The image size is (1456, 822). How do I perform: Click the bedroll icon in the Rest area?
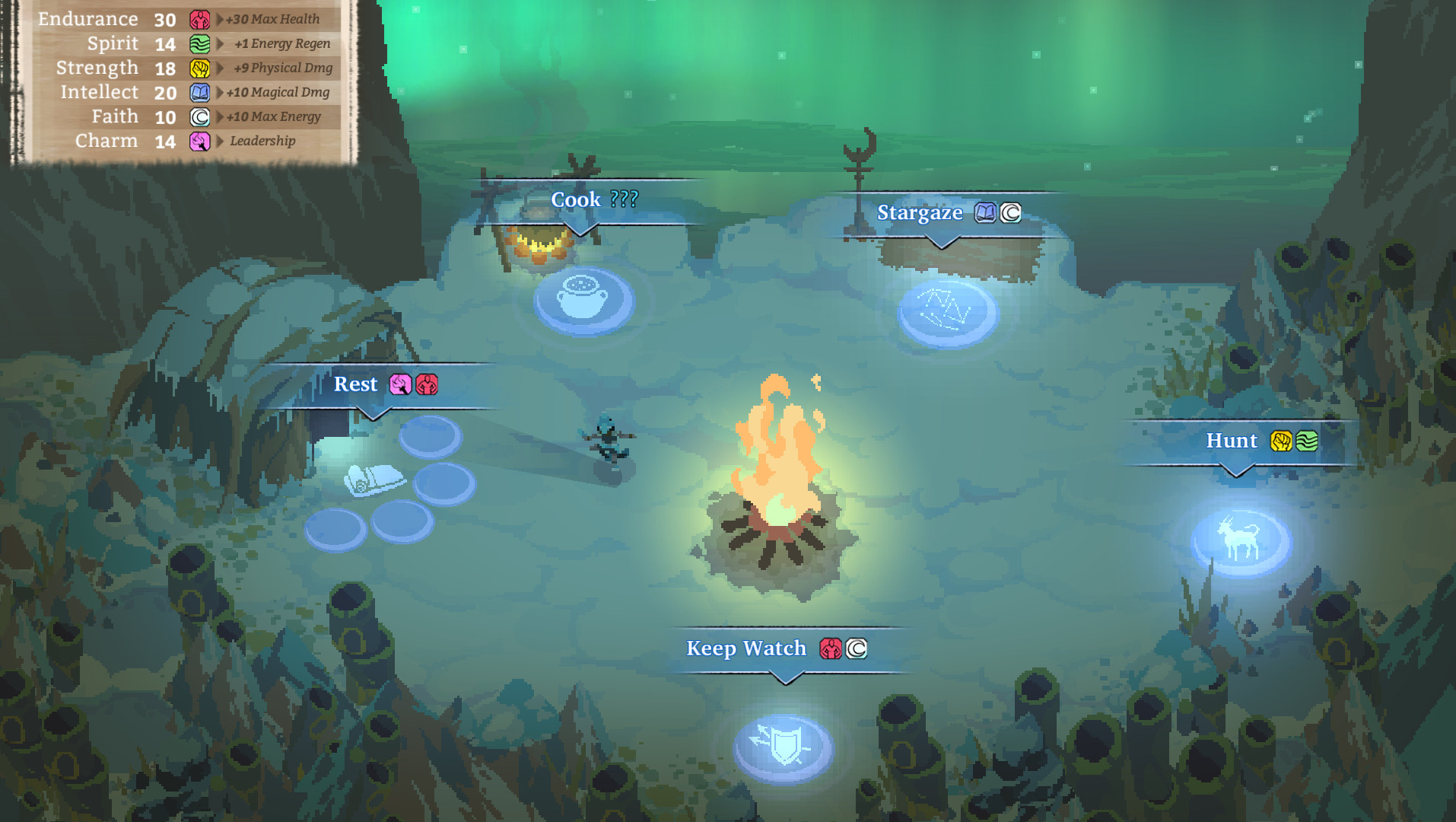point(375,481)
